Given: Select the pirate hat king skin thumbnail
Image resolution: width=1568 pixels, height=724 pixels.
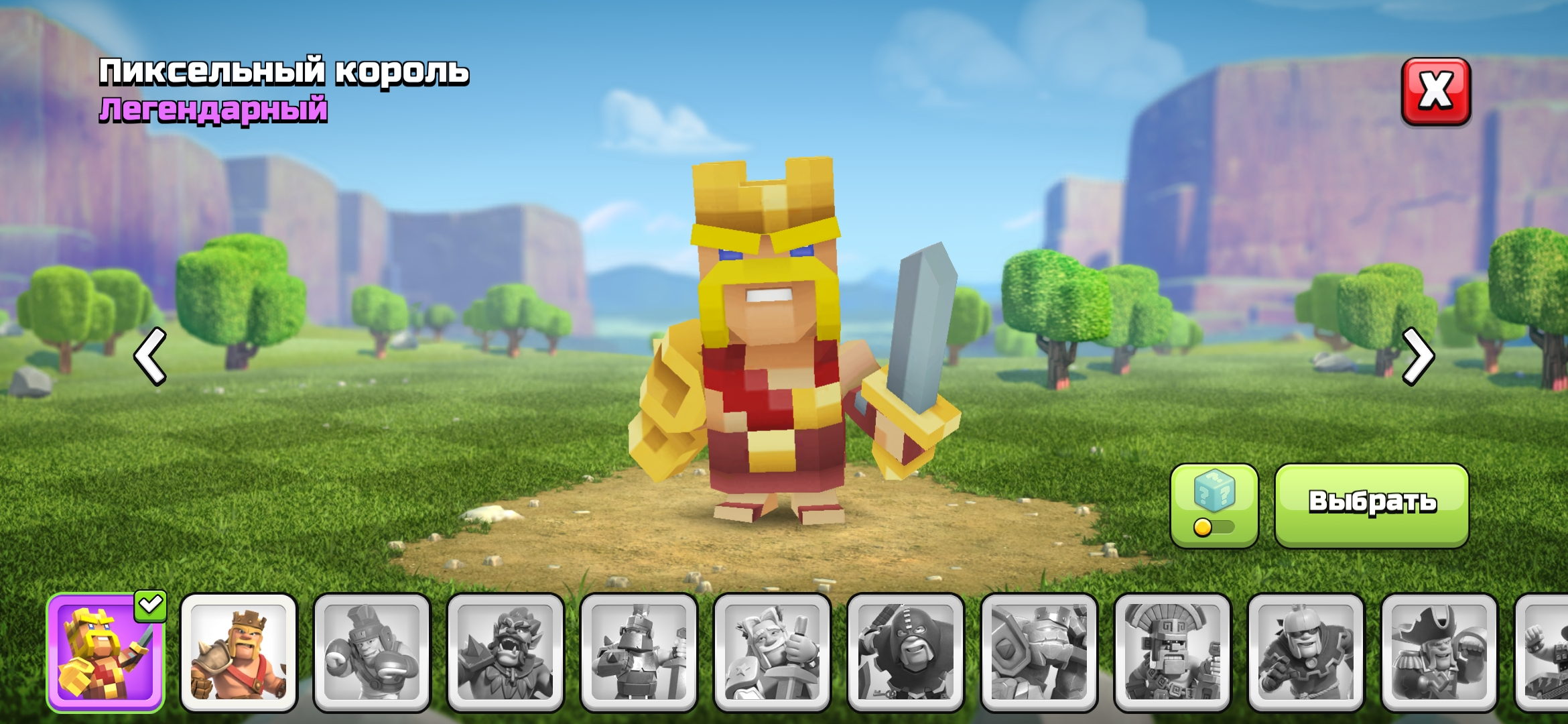Looking at the screenshot, I should pos(1439,652).
